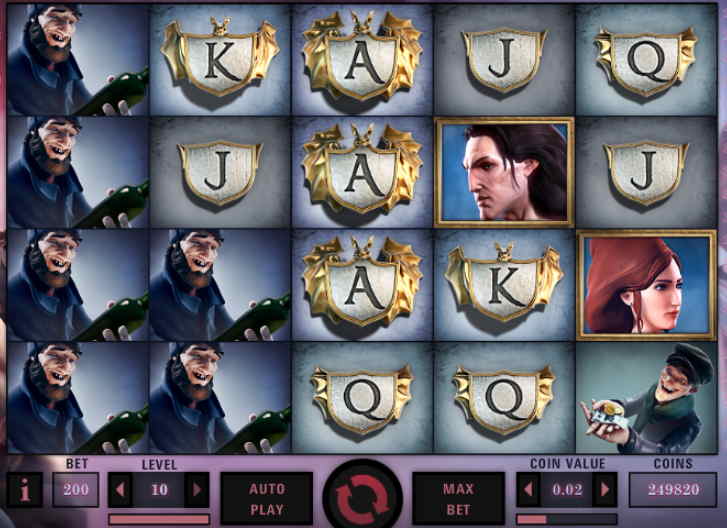Adjust the level slider bar
Screen dimensions: 727x528
tap(159, 519)
